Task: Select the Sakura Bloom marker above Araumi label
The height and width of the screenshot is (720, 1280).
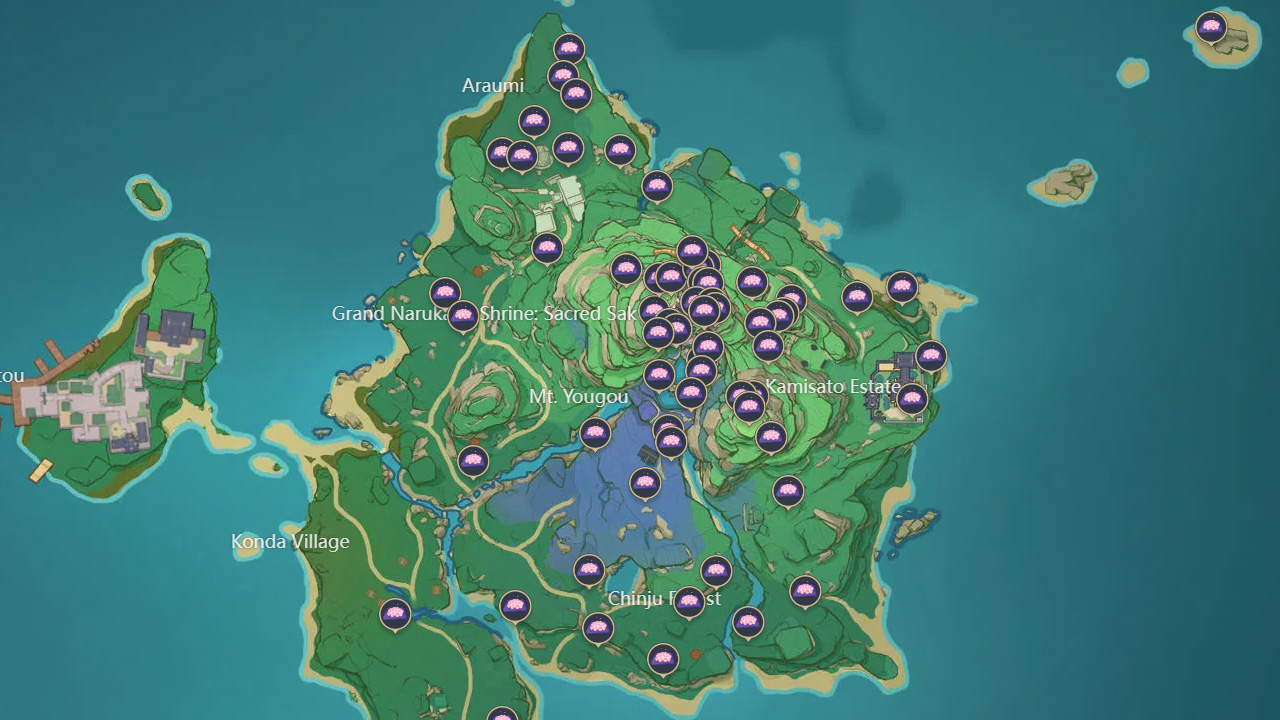Action: pyautogui.click(x=568, y=46)
